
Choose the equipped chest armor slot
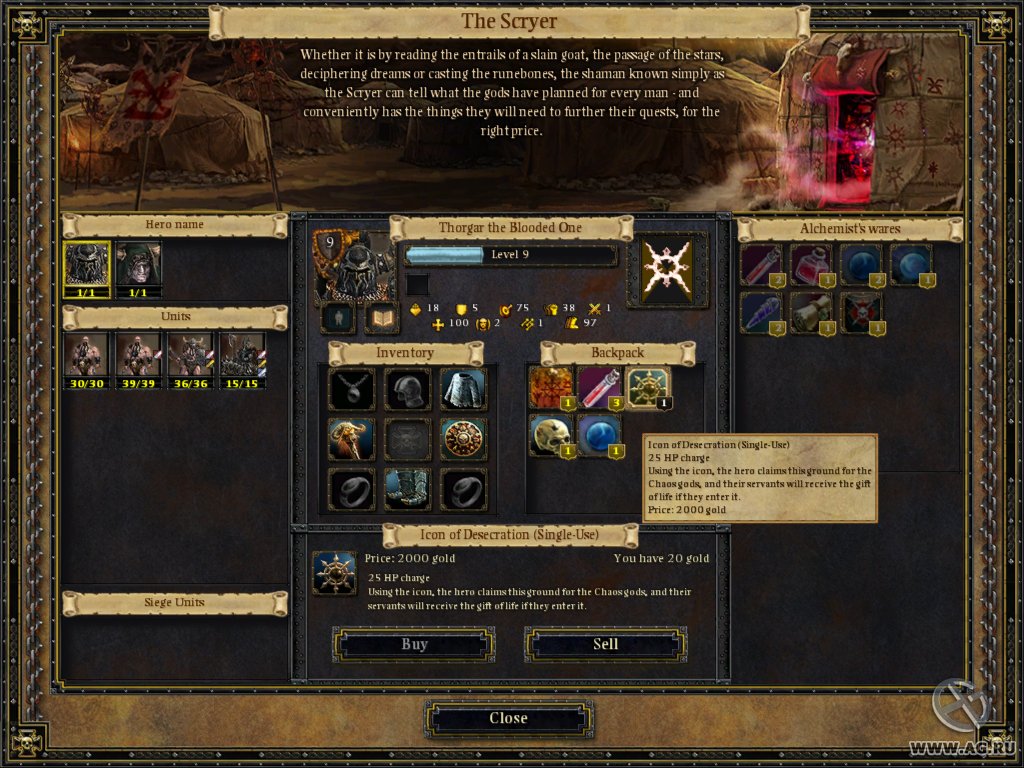click(463, 389)
